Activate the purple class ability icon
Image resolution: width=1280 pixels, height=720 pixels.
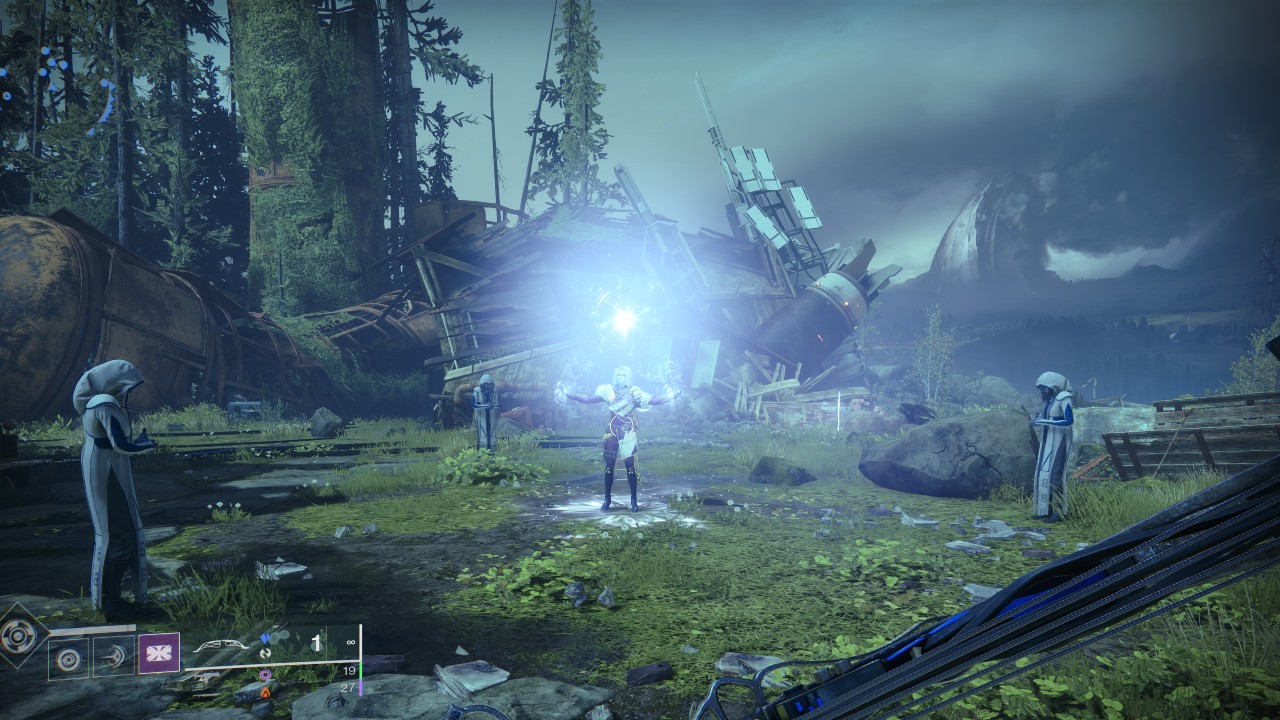coord(158,653)
